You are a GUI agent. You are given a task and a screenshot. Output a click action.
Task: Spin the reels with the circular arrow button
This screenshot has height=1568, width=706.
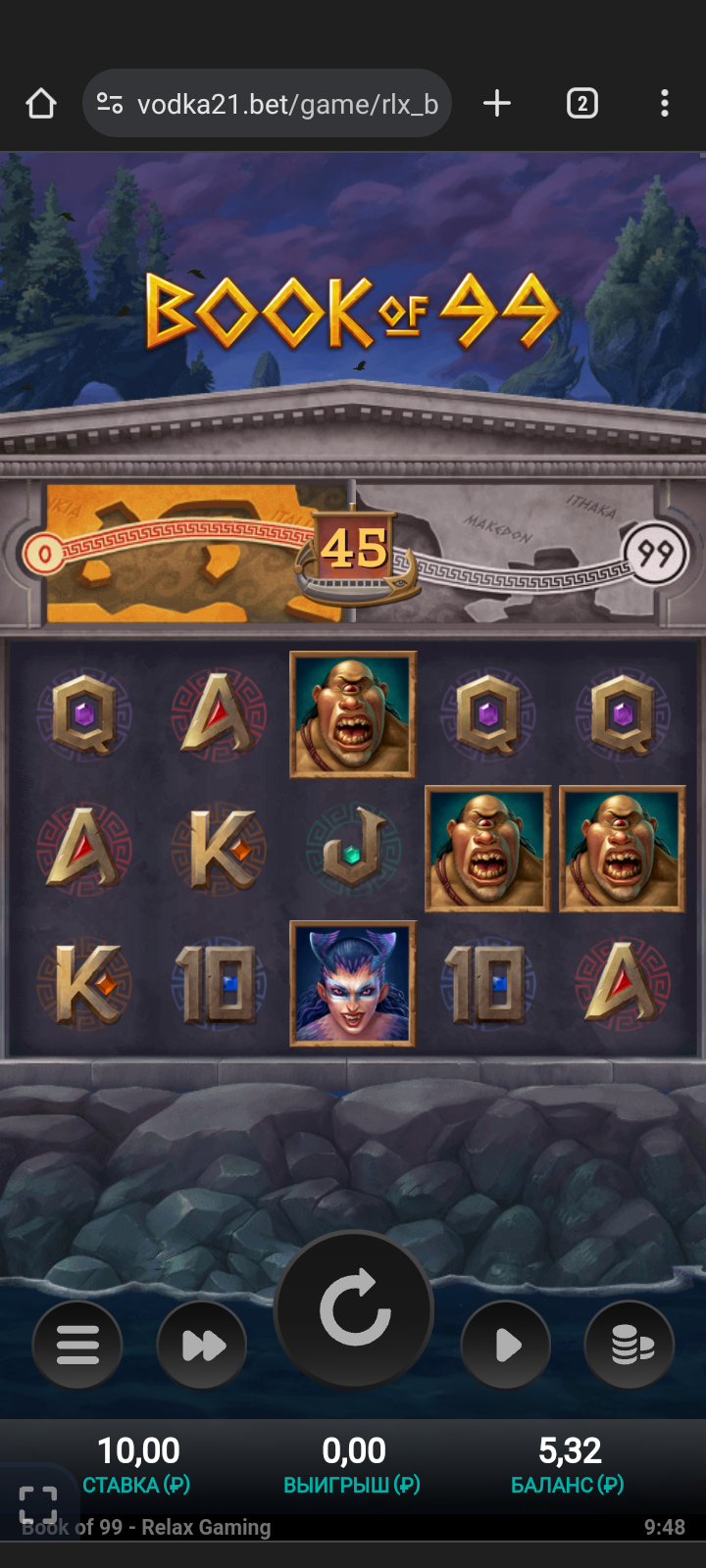[x=354, y=1309]
